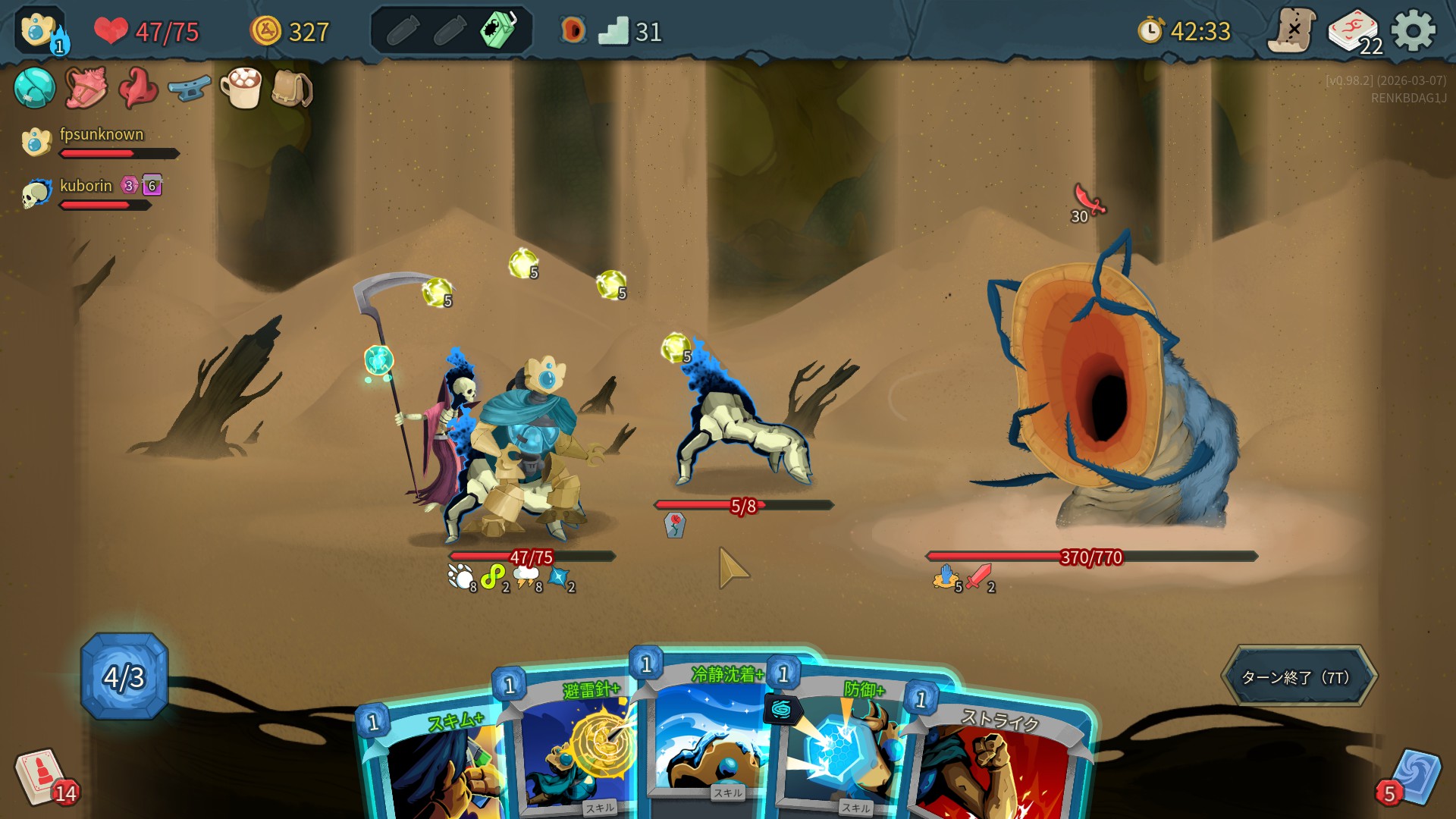This screenshot has width=1456, height=819.
Task: Play the スキム+ card
Action: tap(436, 766)
